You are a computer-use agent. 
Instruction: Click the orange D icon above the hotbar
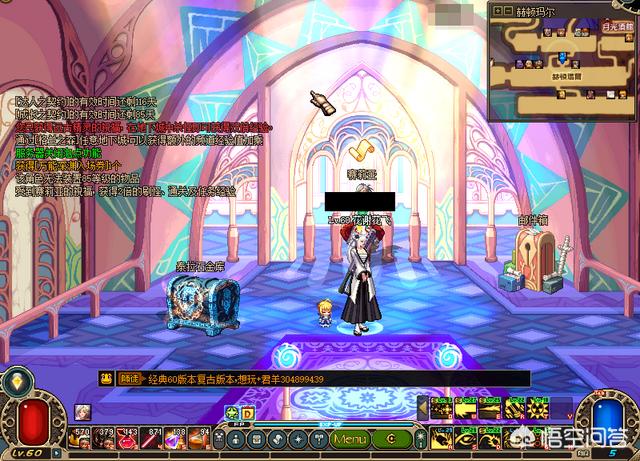click(x=248, y=412)
